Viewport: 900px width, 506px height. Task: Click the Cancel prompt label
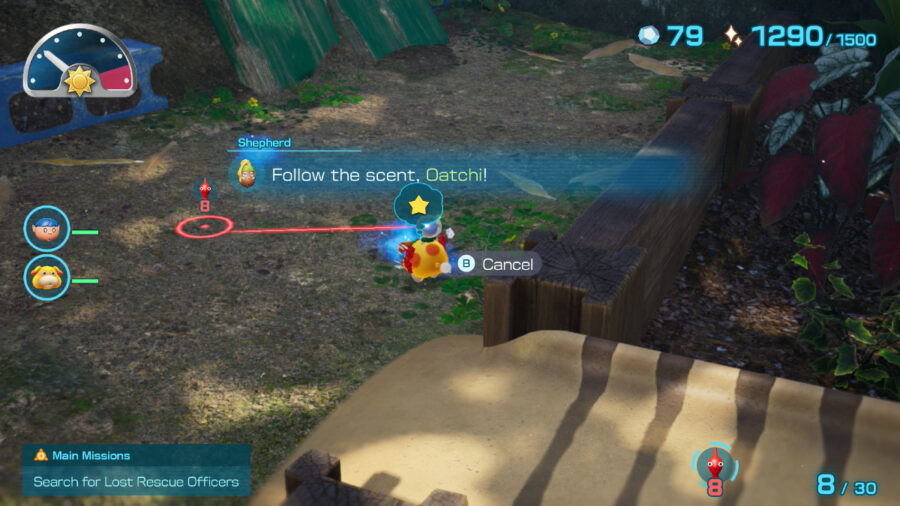pyautogui.click(x=508, y=264)
